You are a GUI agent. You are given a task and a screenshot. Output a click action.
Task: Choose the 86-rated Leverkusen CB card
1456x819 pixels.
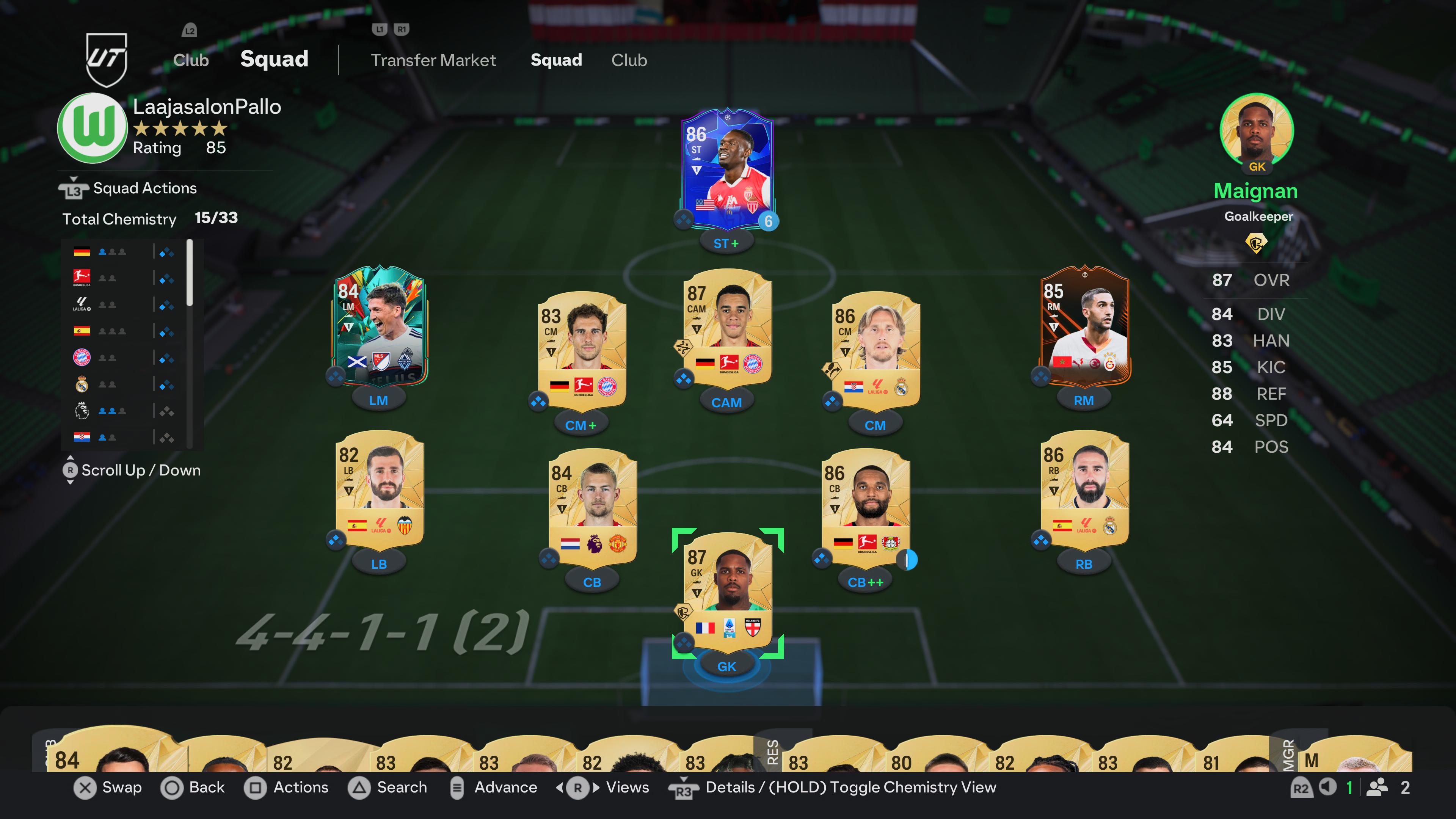click(865, 507)
